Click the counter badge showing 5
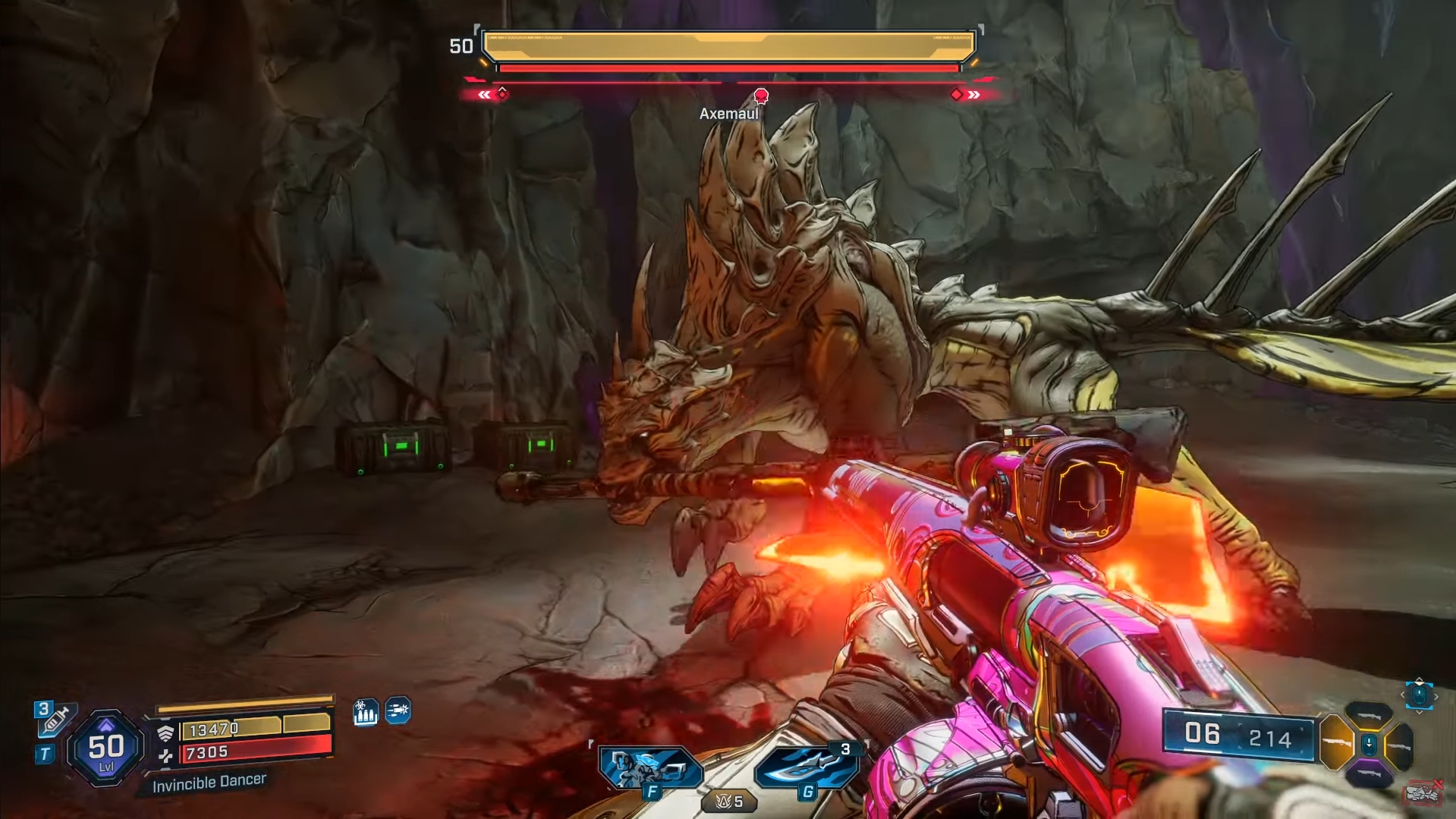 (x=729, y=802)
